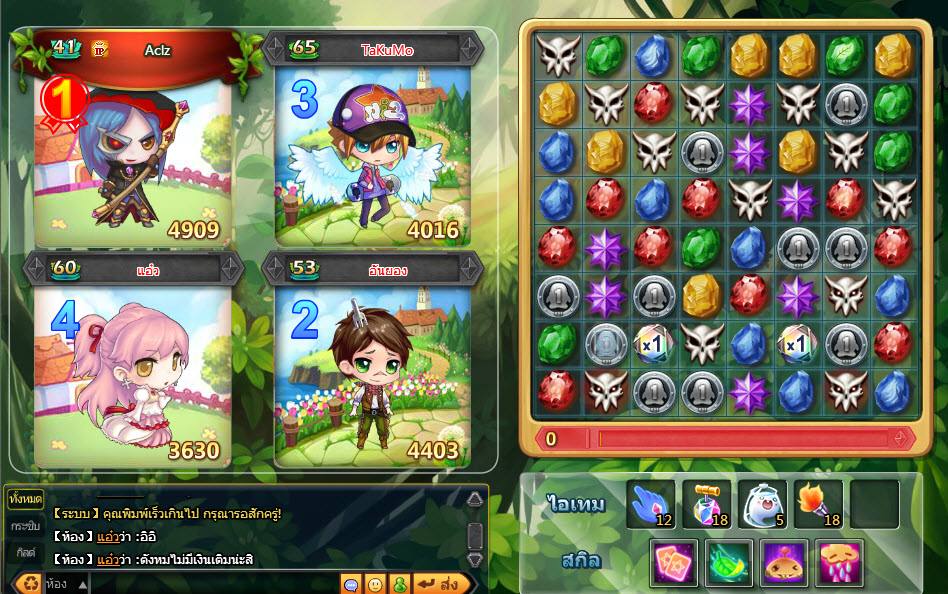Use the ghost-in-a-bottle item
The height and width of the screenshot is (594, 948).
click(762, 504)
